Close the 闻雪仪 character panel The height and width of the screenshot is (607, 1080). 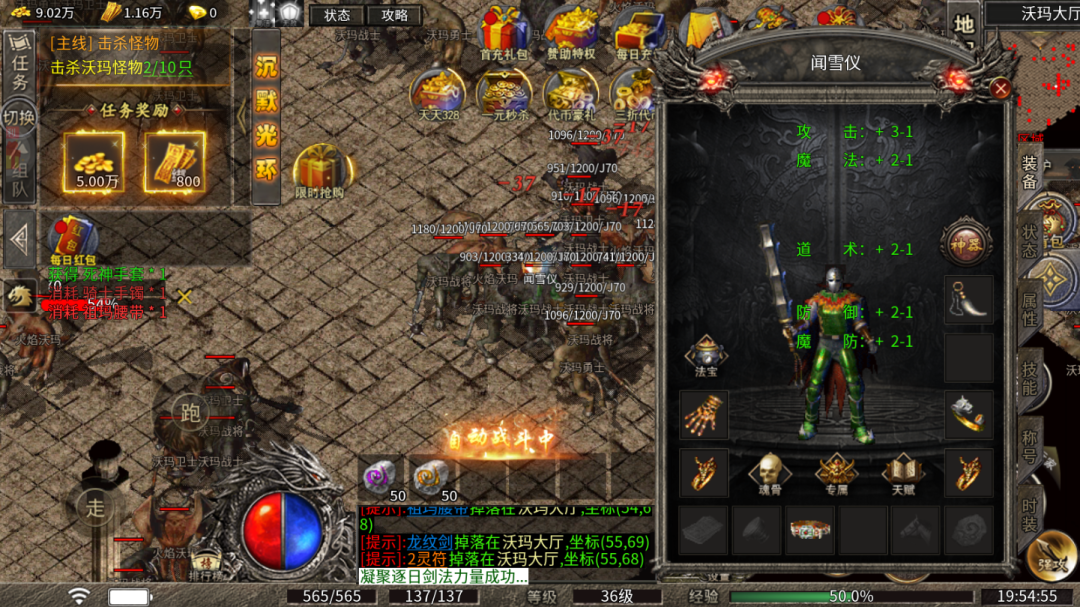(x=1000, y=89)
